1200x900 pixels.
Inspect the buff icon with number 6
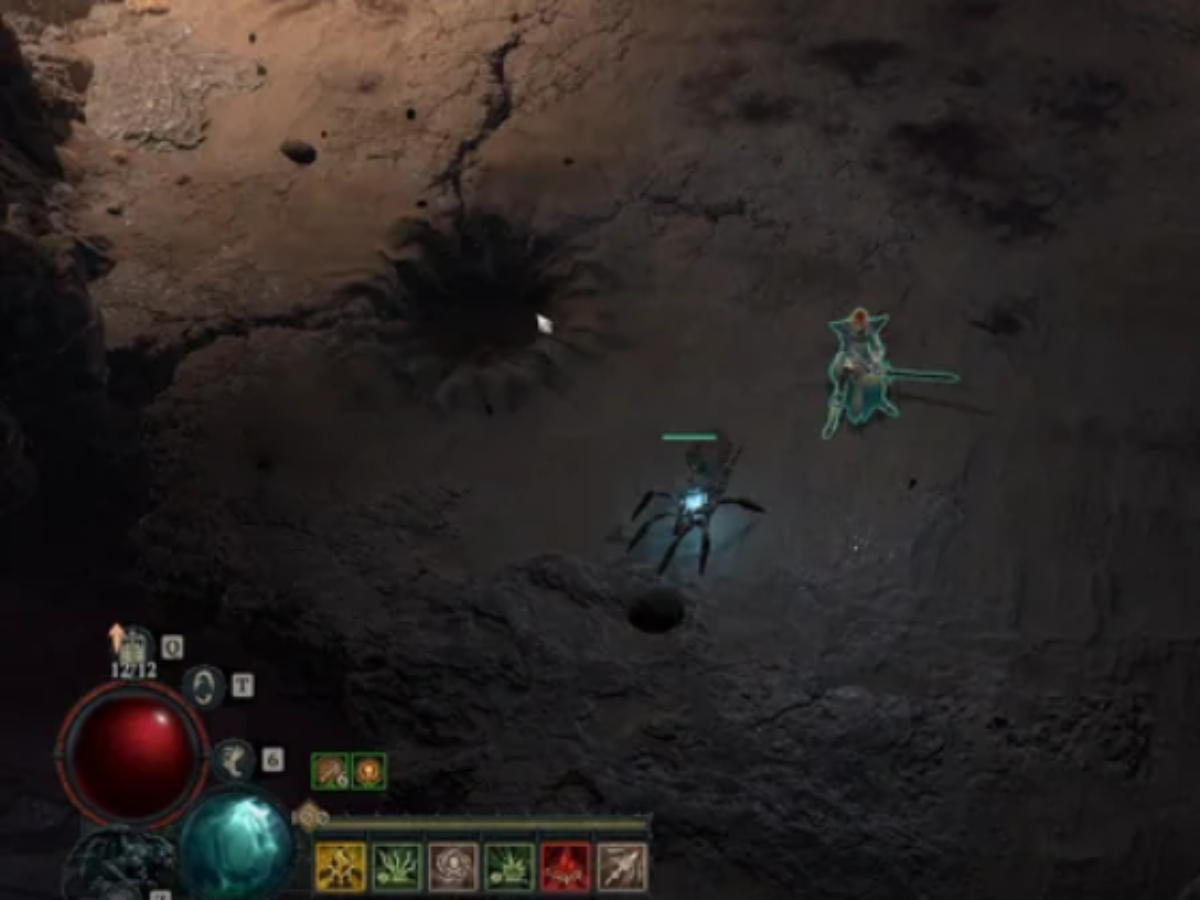(x=330, y=771)
